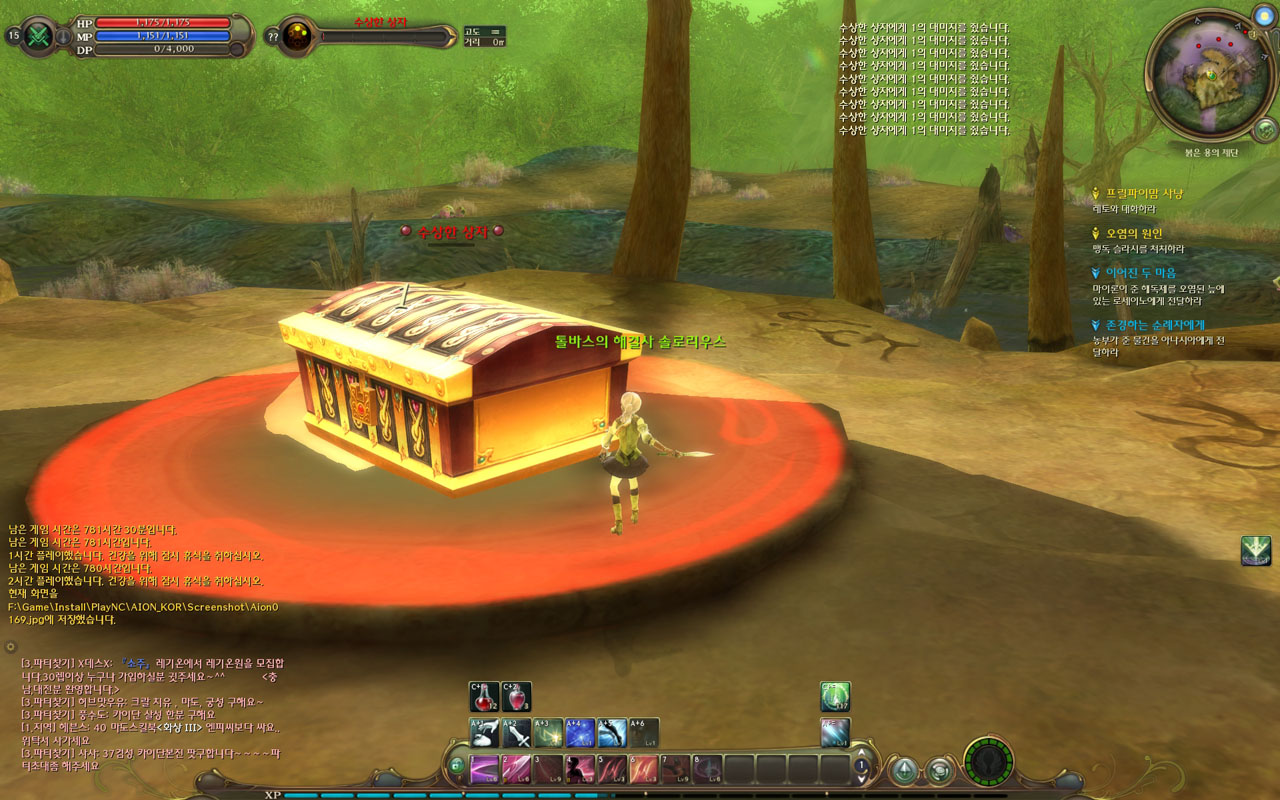Activate the blue starburst skill A+4
Viewport: 1280px width, 800px height.
[x=580, y=733]
